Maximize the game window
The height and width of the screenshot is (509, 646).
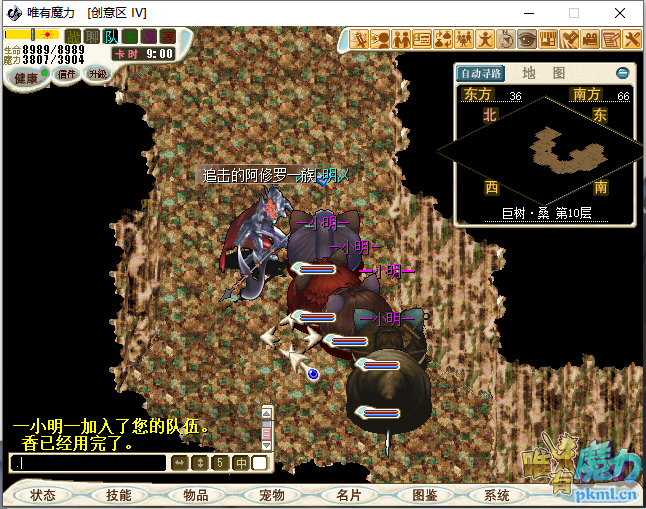coord(574,13)
